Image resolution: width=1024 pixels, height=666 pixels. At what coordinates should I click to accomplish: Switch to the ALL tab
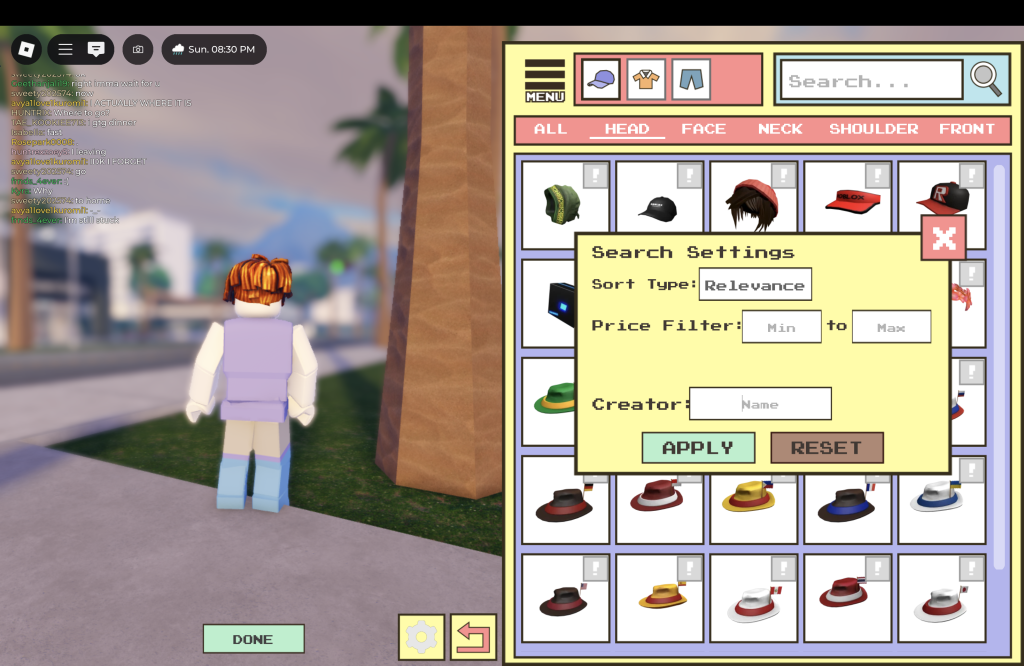click(x=551, y=129)
